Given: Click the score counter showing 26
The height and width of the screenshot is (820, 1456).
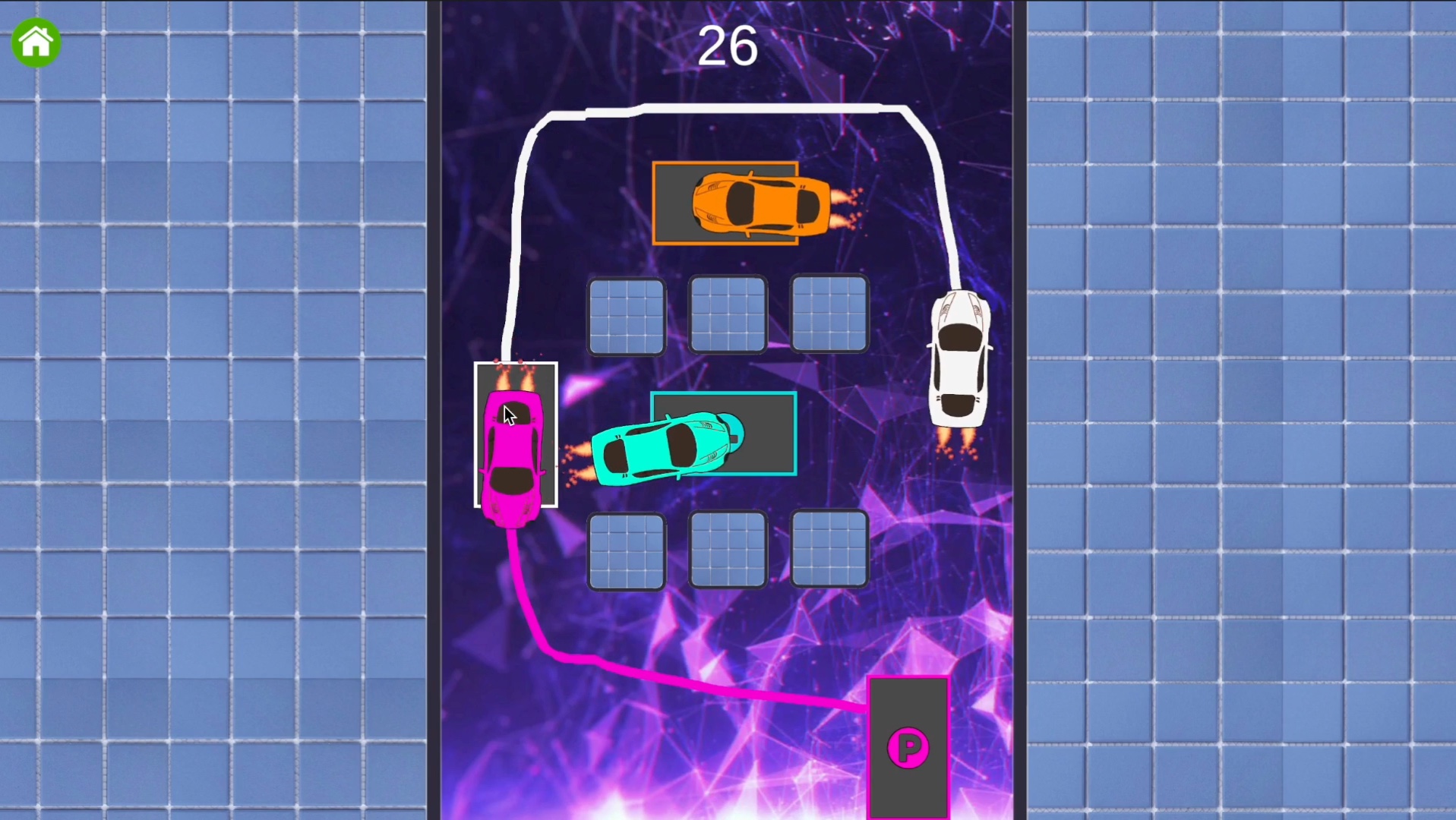Looking at the screenshot, I should click(x=727, y=46).
